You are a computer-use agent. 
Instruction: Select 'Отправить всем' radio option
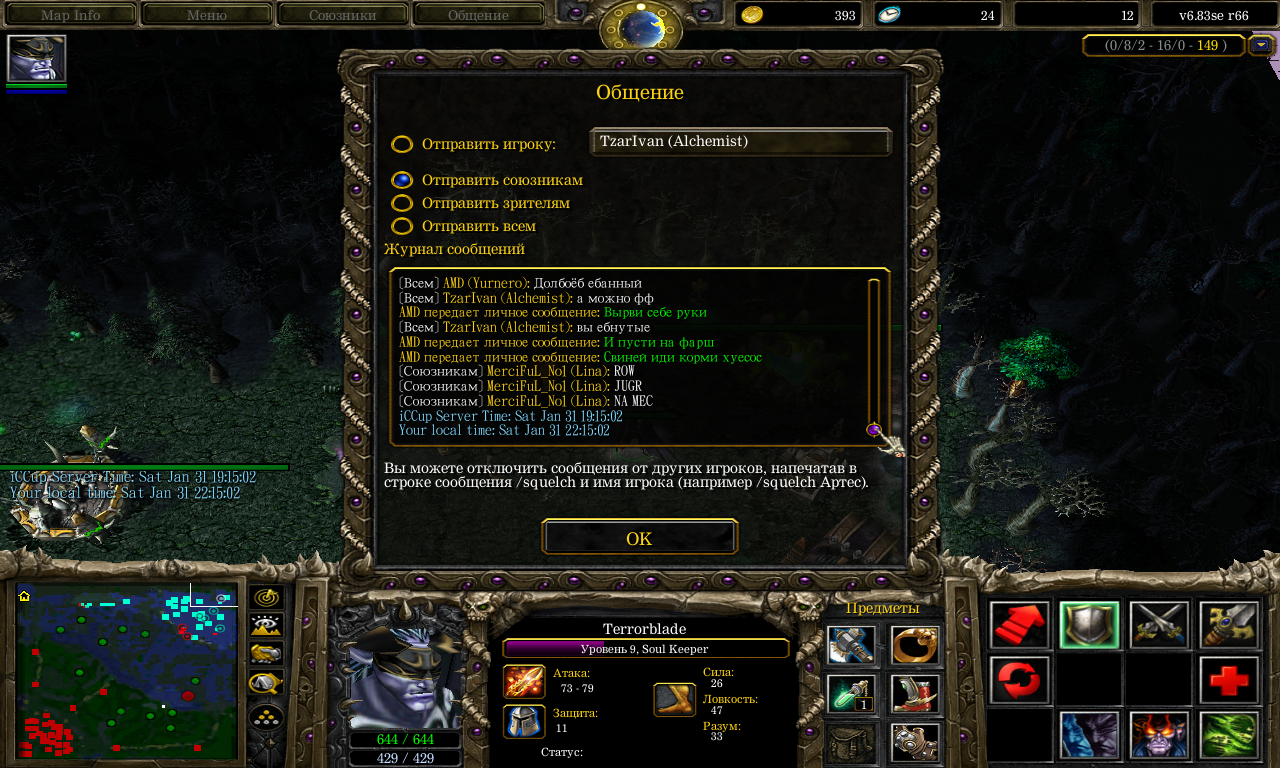[x=402, y=226]
